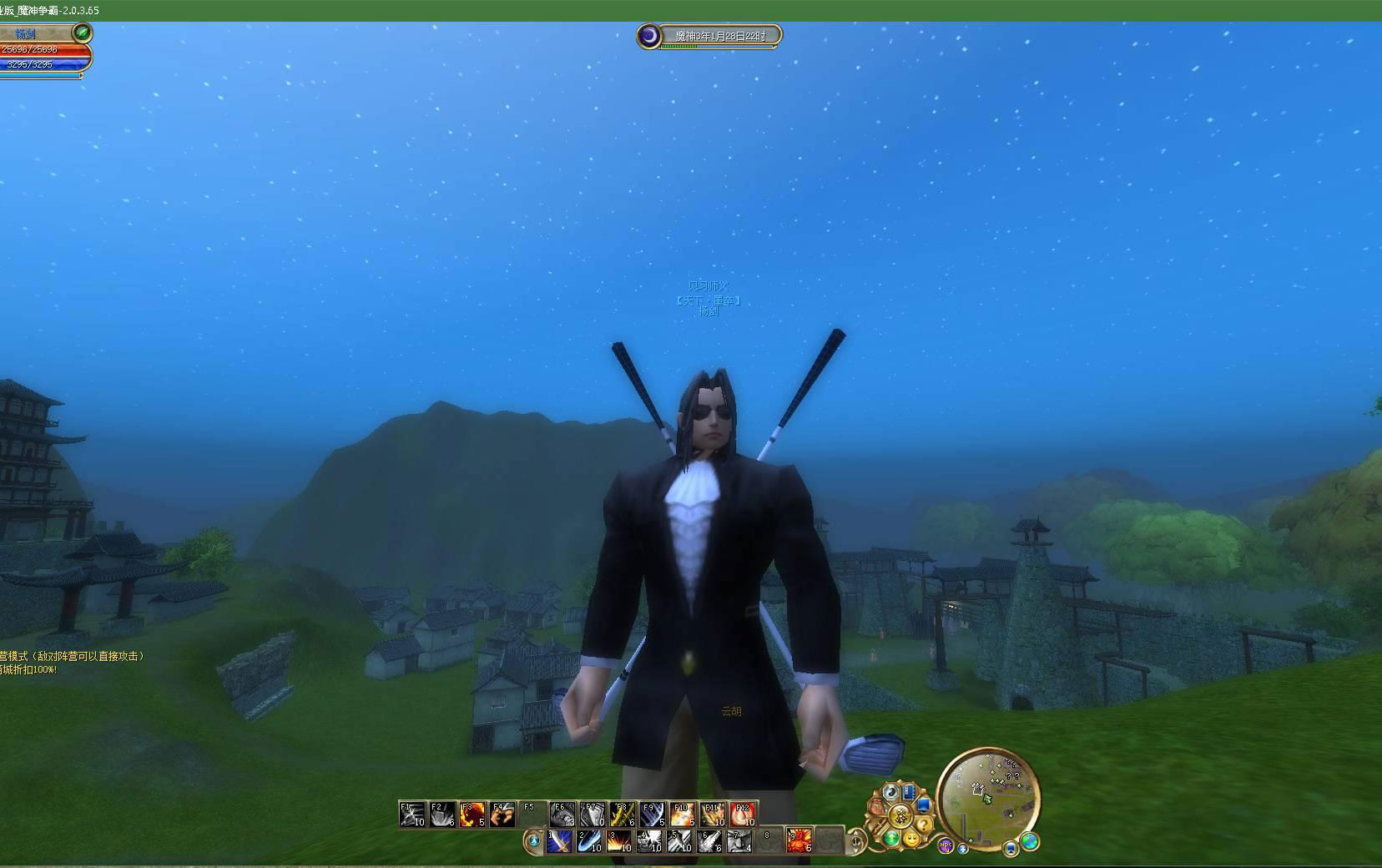Click the blue plus button under minimap
The height and width of the screenshot is (868, 1382).
(x=963, y=849)
